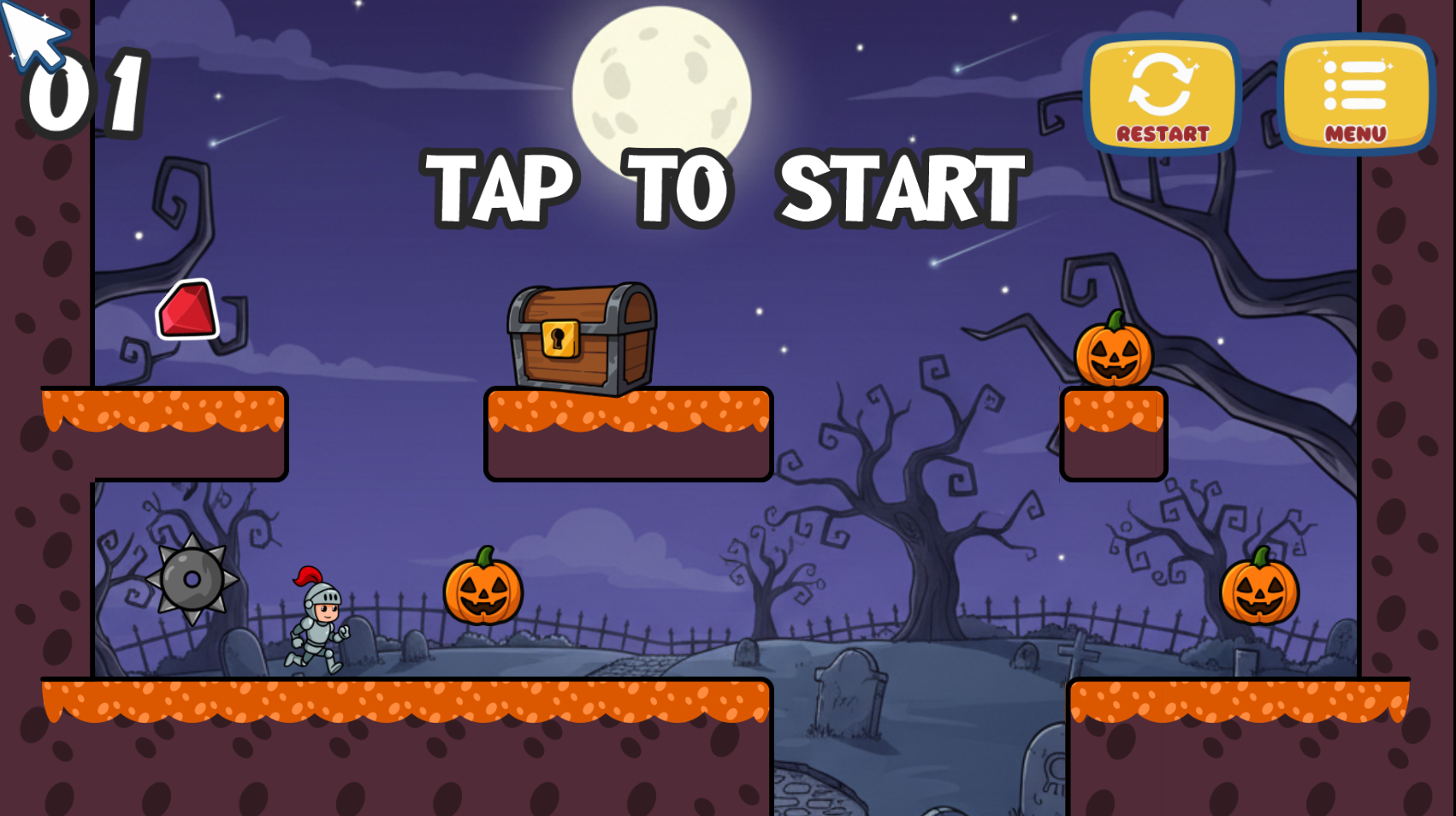Open the Menu icon

pos(1355,86)
